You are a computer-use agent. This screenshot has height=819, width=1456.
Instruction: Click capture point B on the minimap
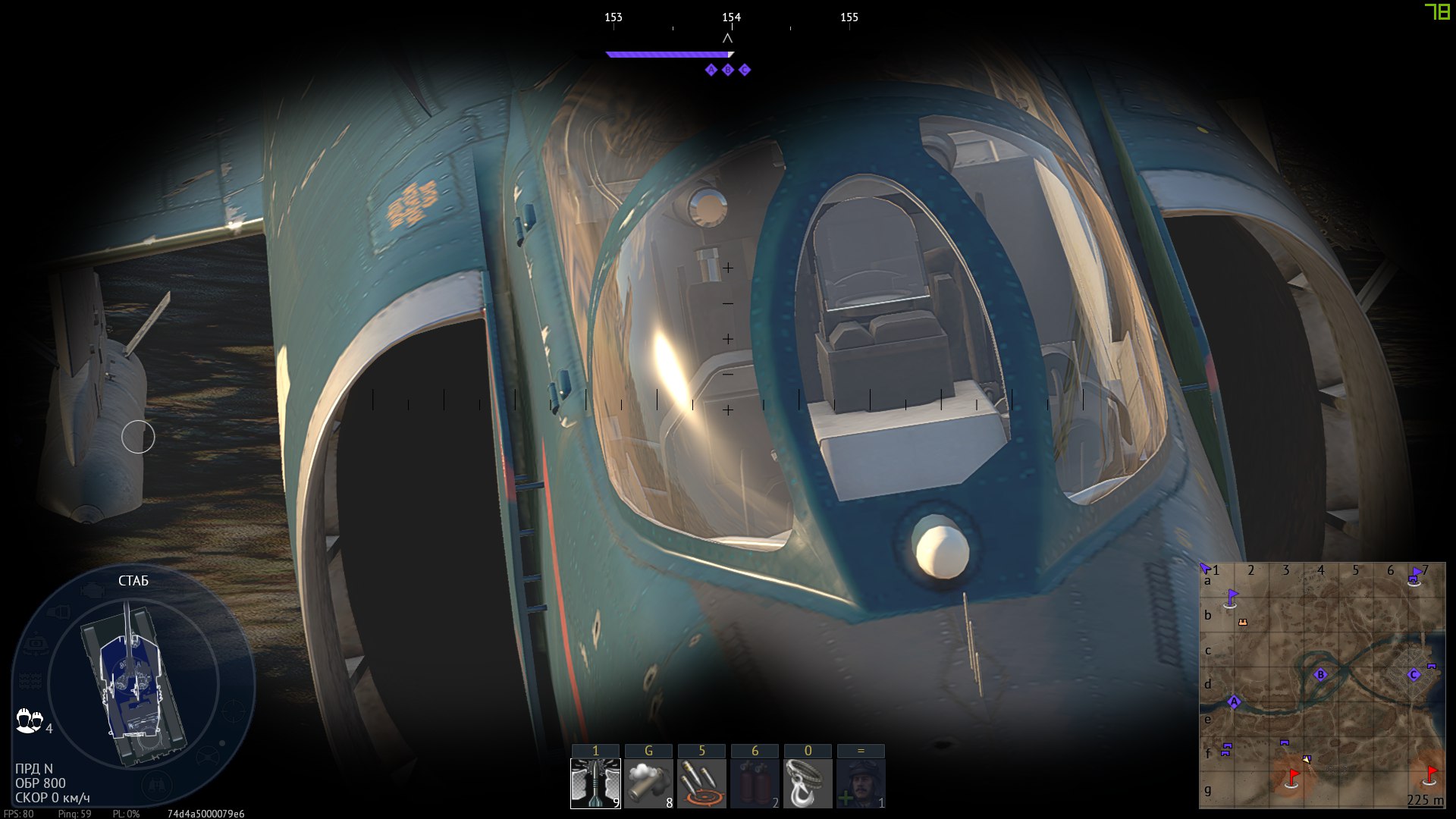pos(1320,674)
